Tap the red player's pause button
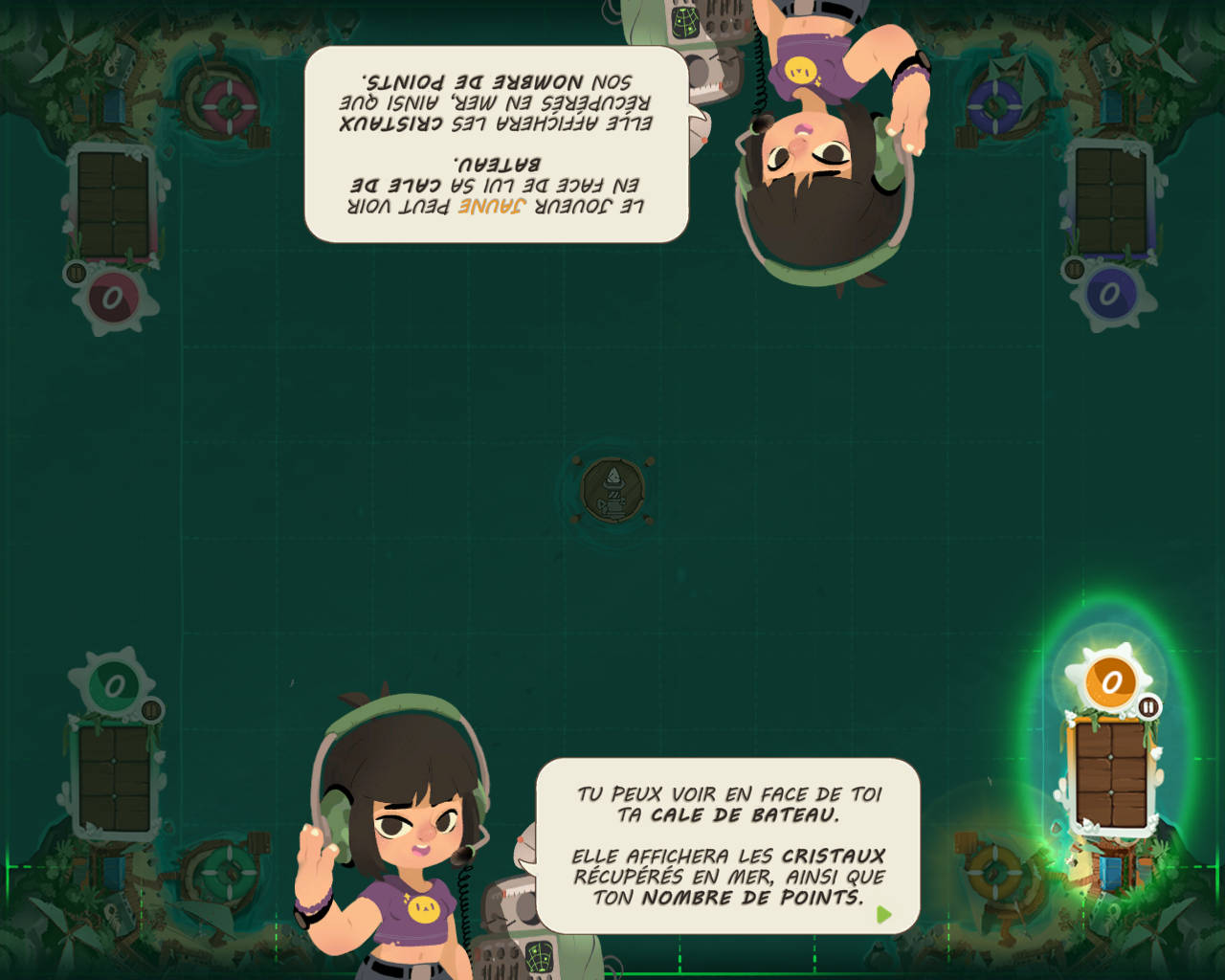1225x980 pixels. 77,273
